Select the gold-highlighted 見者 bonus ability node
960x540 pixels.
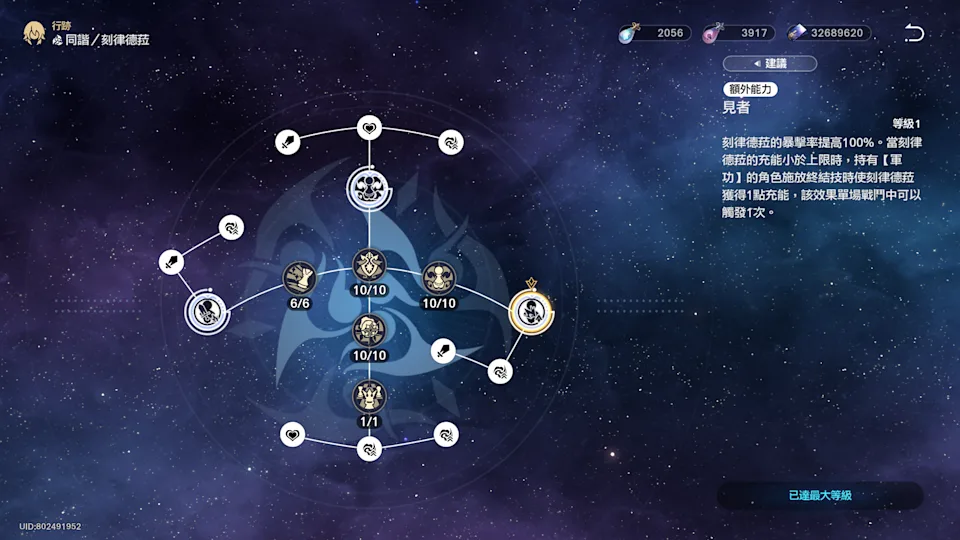click(530, 310)
